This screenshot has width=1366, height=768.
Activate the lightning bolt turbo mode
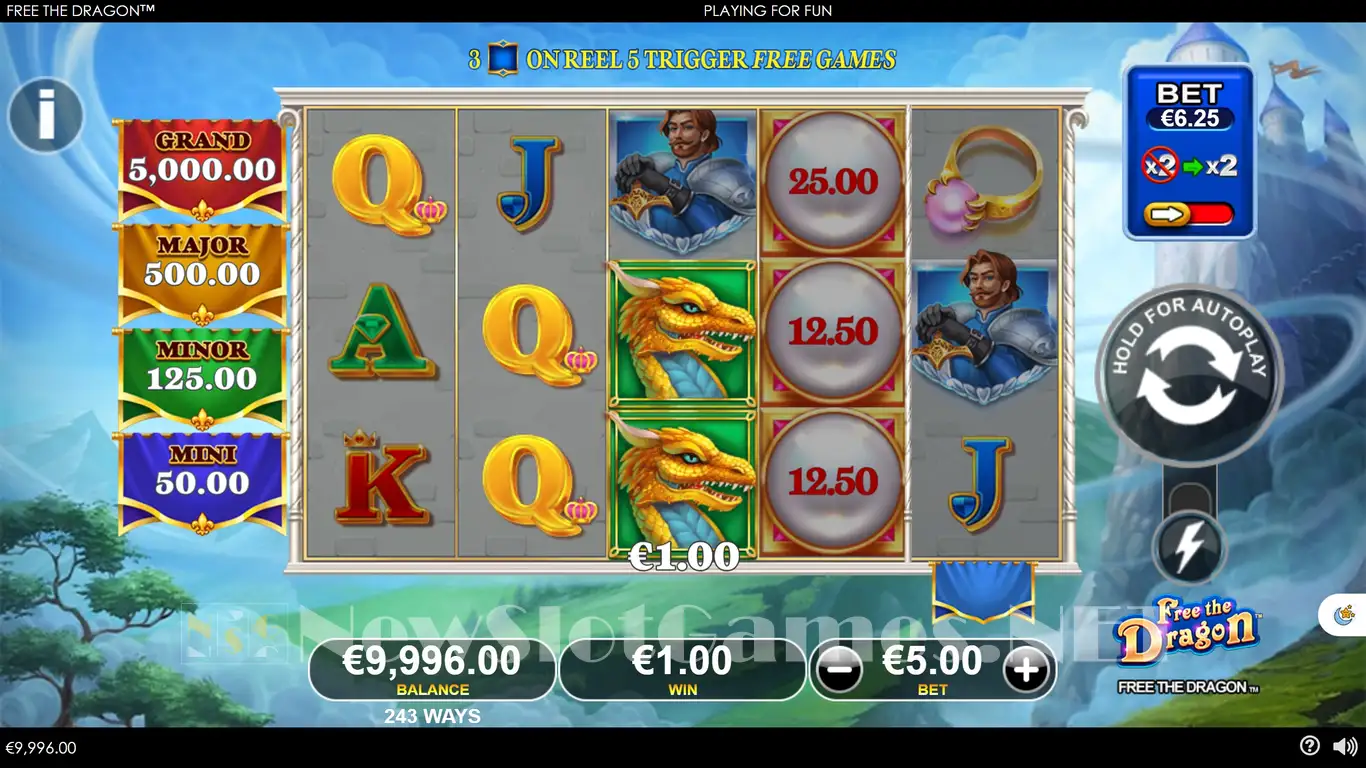1189,549
